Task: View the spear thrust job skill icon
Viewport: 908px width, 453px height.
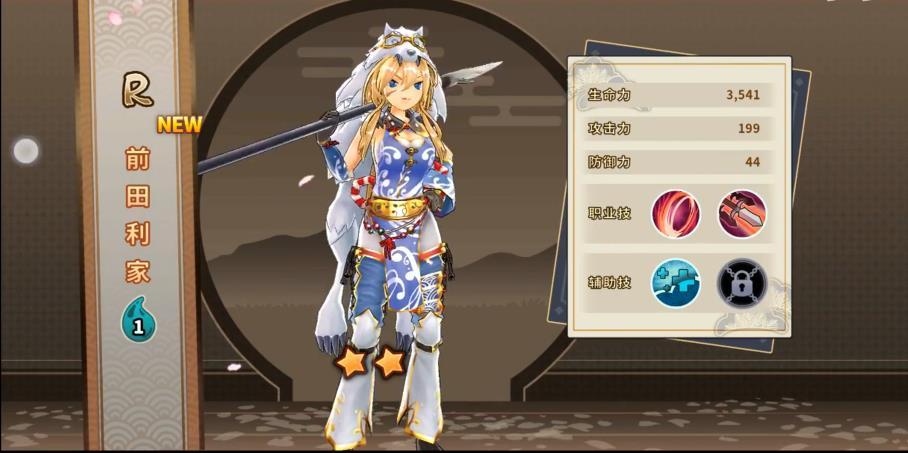Action: coord(742,214)
